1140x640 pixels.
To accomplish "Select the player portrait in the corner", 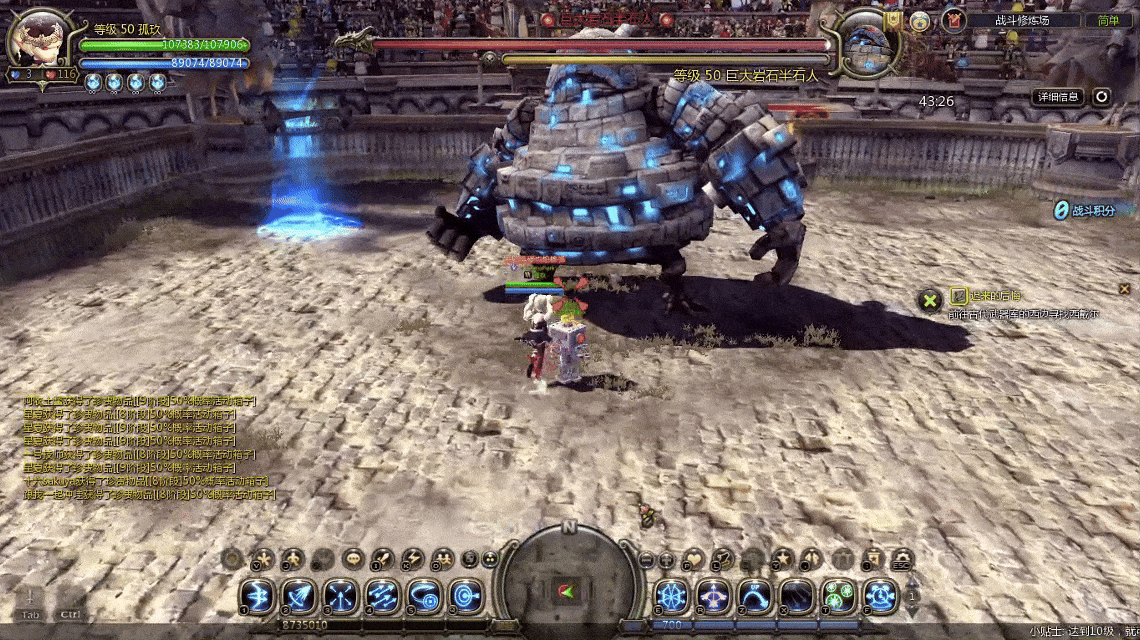I will [x=38, y=40].
